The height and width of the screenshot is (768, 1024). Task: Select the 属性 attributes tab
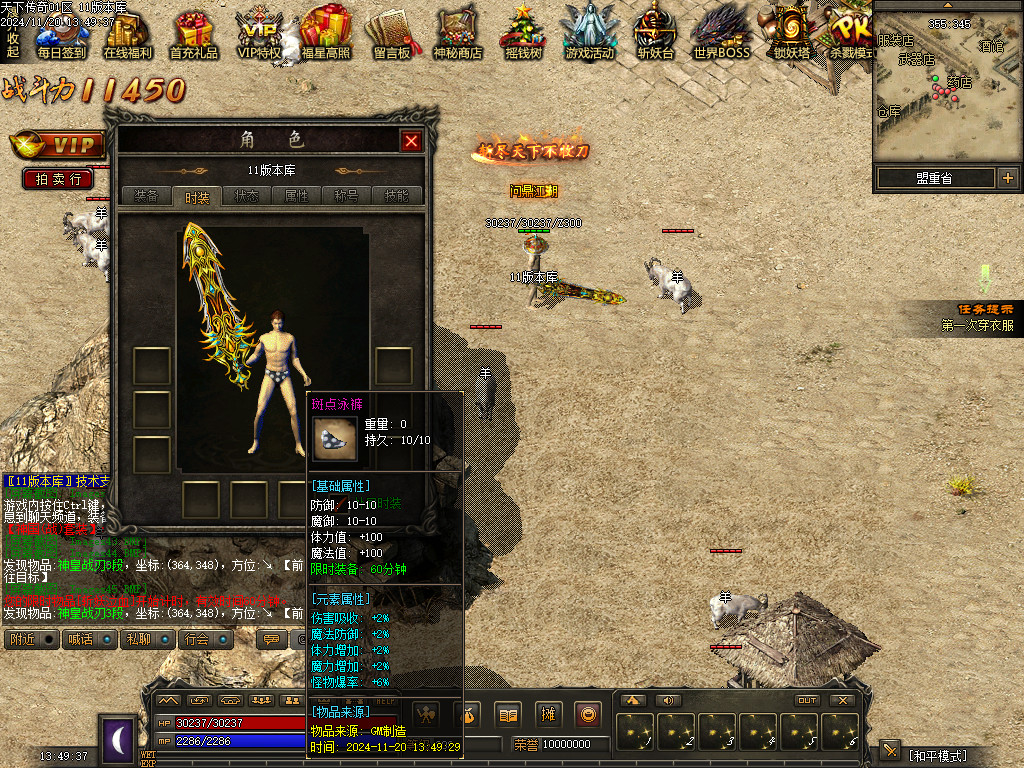click(x=296, y=196)
